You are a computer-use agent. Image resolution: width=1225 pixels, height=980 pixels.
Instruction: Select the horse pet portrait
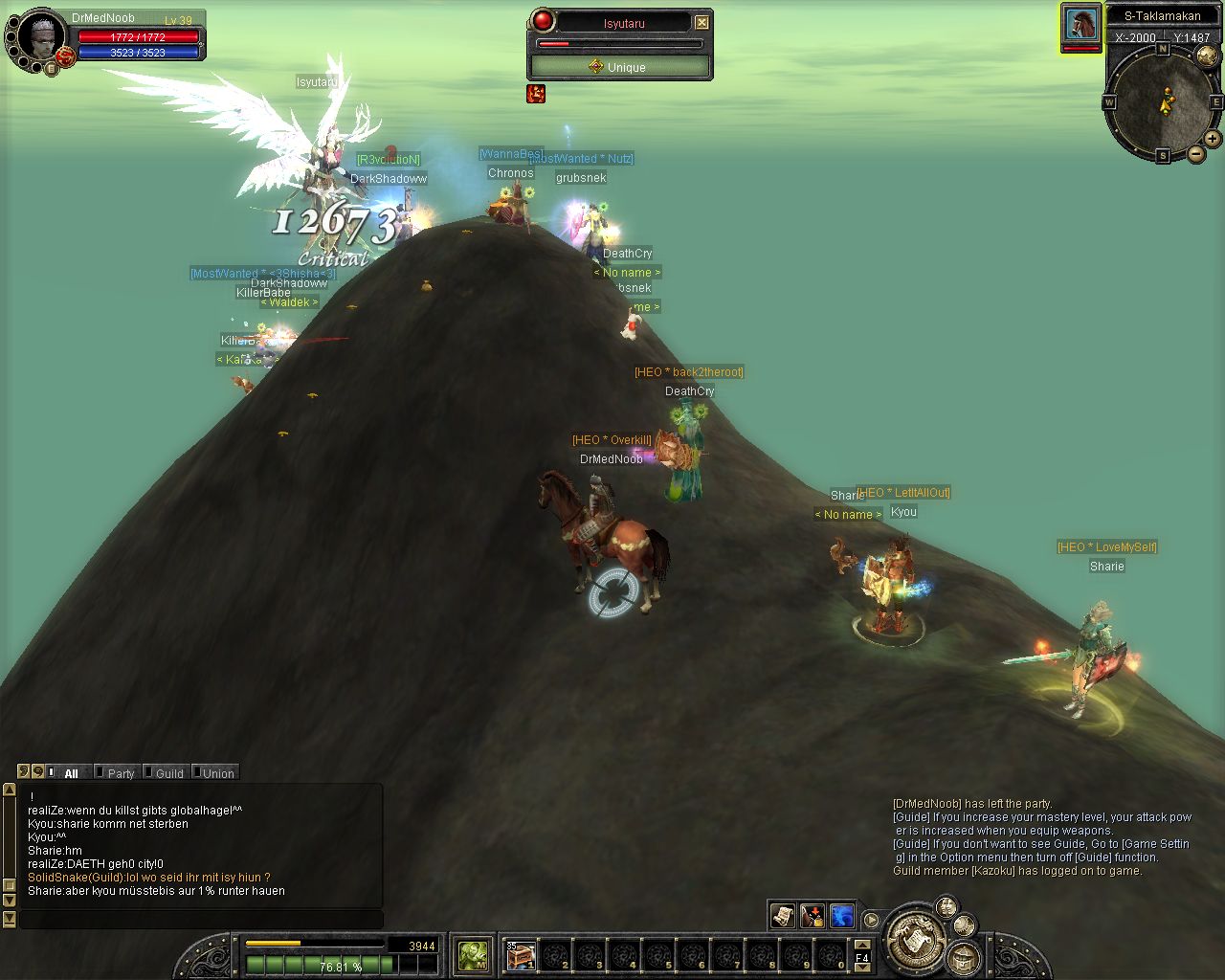point(1081,24)
